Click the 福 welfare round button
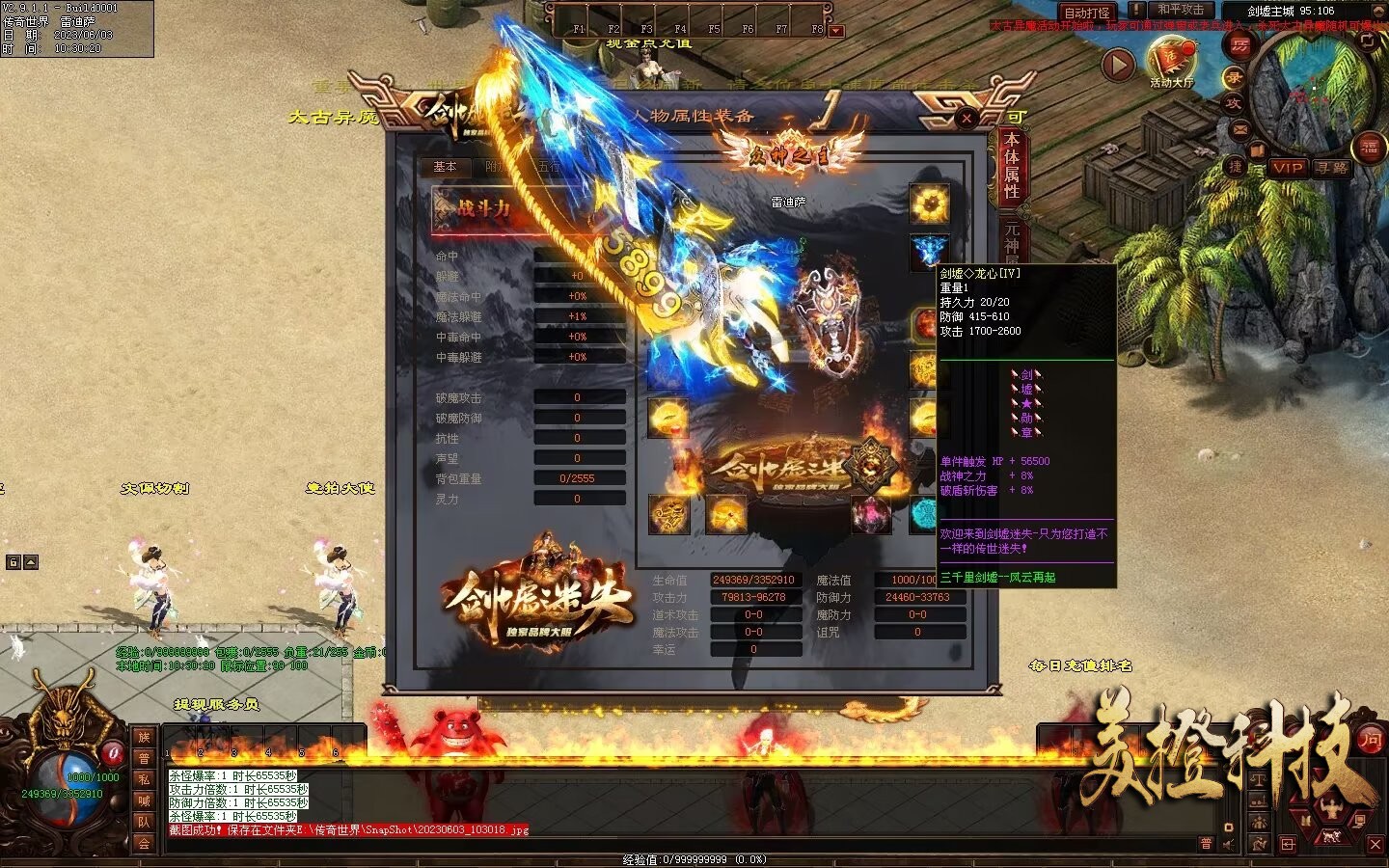The width and height of the screenshot is (1389, 868). (x=1370, y=147)
